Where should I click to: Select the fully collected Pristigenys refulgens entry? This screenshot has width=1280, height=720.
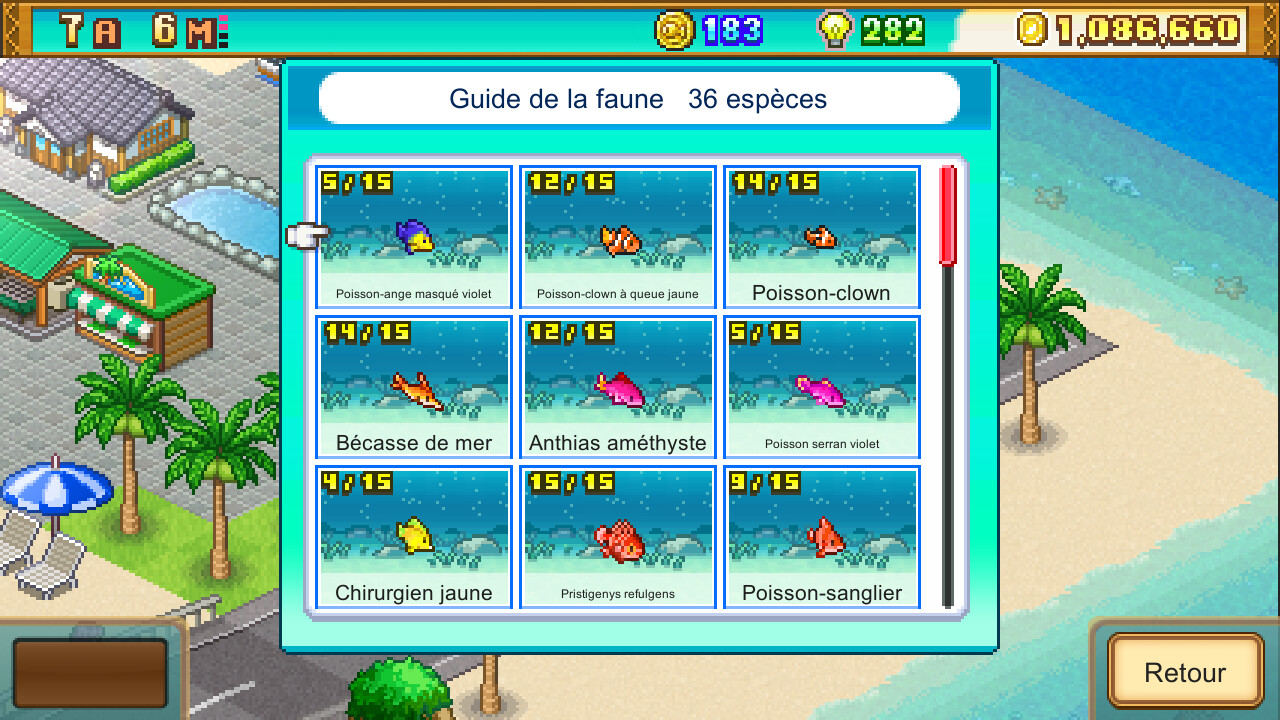(x=617, y=536)
